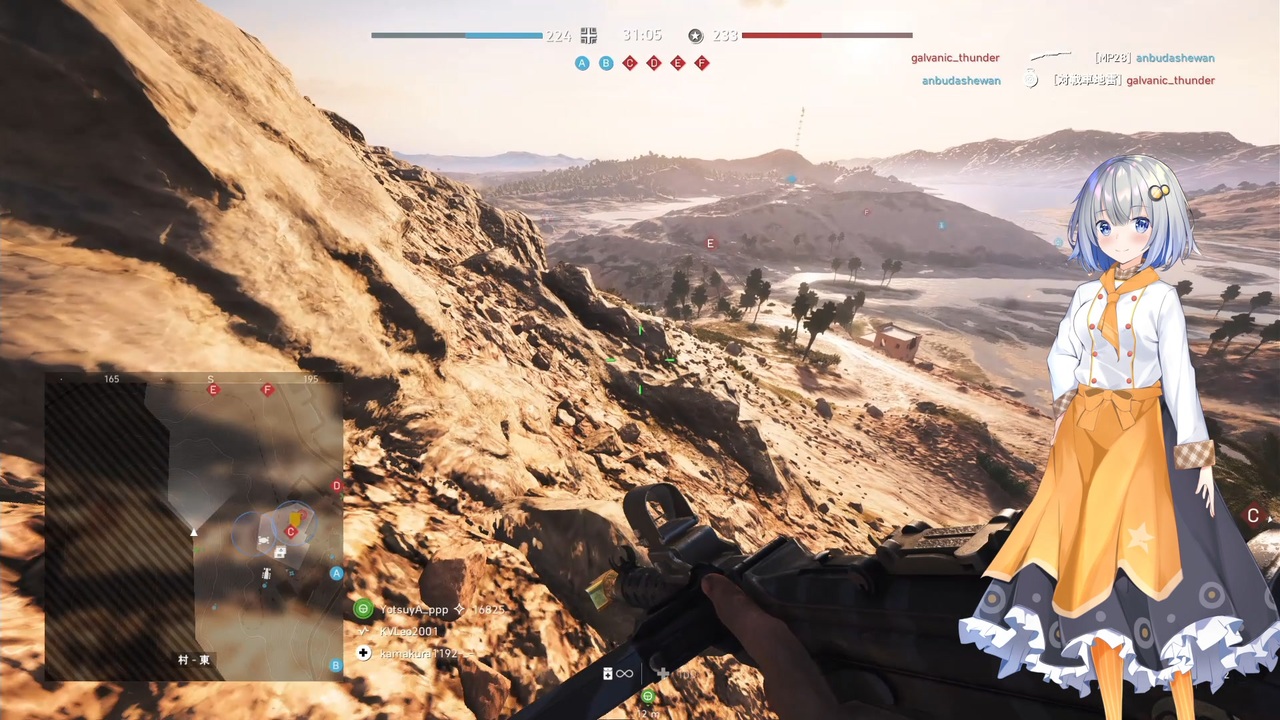The width and height of the screenshot is (1280, 720).
Task: Select the medic cross icon by kamakura1192
Action: pos(363,653)
